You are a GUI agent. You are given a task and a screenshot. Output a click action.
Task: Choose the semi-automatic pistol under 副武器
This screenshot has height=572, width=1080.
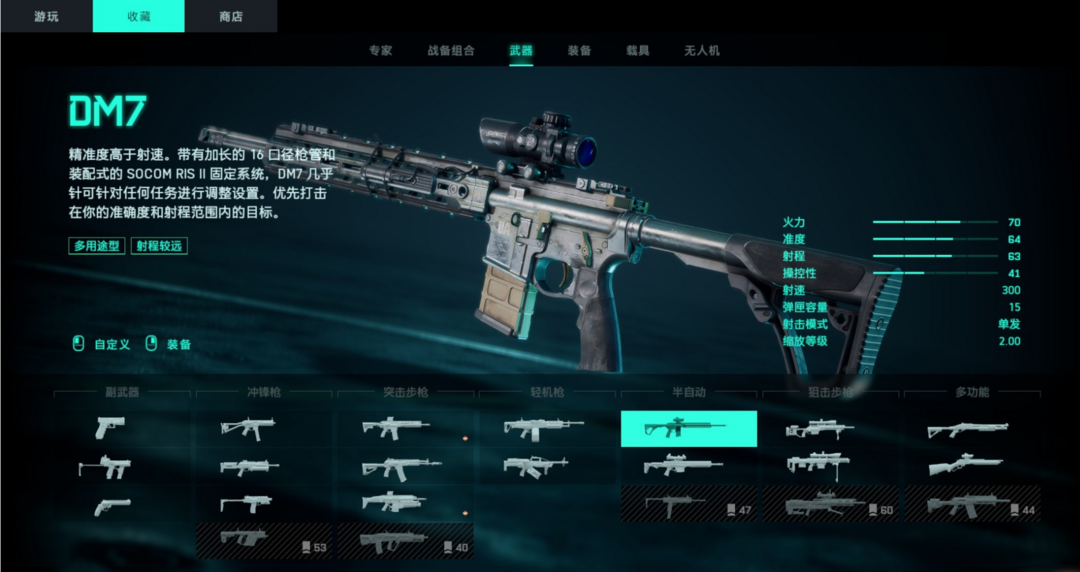pos(110,428)
